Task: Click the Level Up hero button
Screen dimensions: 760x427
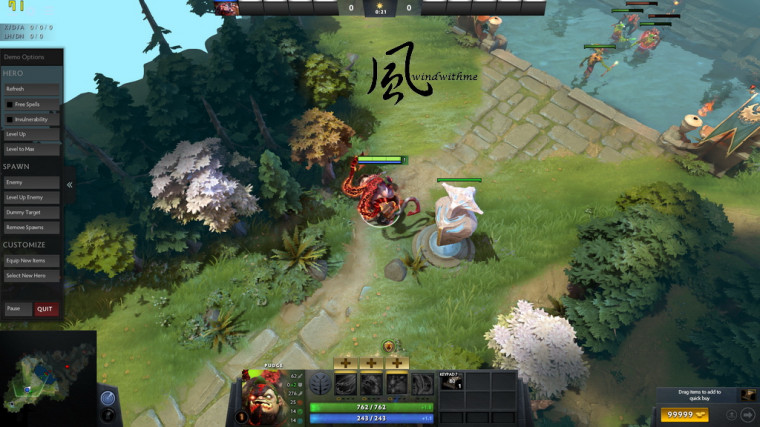Action: click(x=32, y=134)
